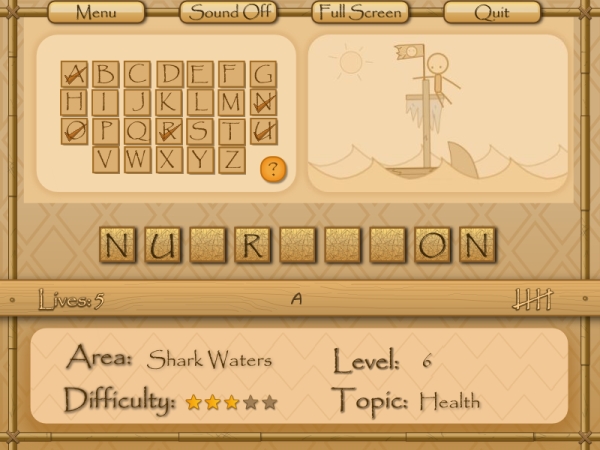600x450 pixels.
Task: Select the letter H tile
Action: pyautogui.click(x=74, y=102)
